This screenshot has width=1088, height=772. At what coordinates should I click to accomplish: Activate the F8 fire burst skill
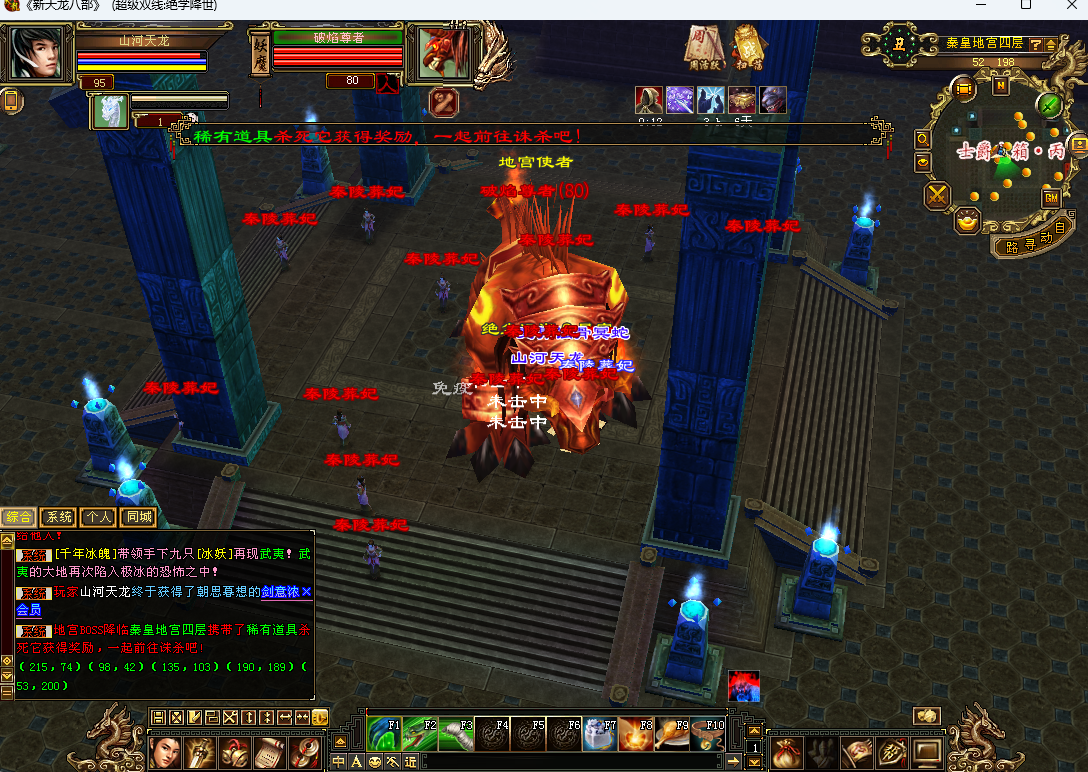pos(636,735)
